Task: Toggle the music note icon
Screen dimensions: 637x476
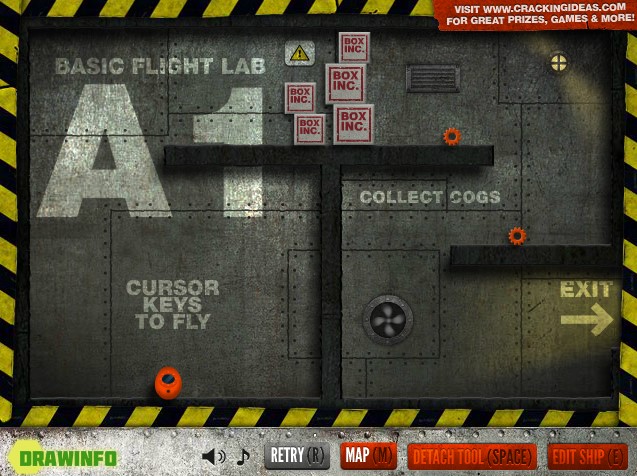Action: (x=242, y=457)
